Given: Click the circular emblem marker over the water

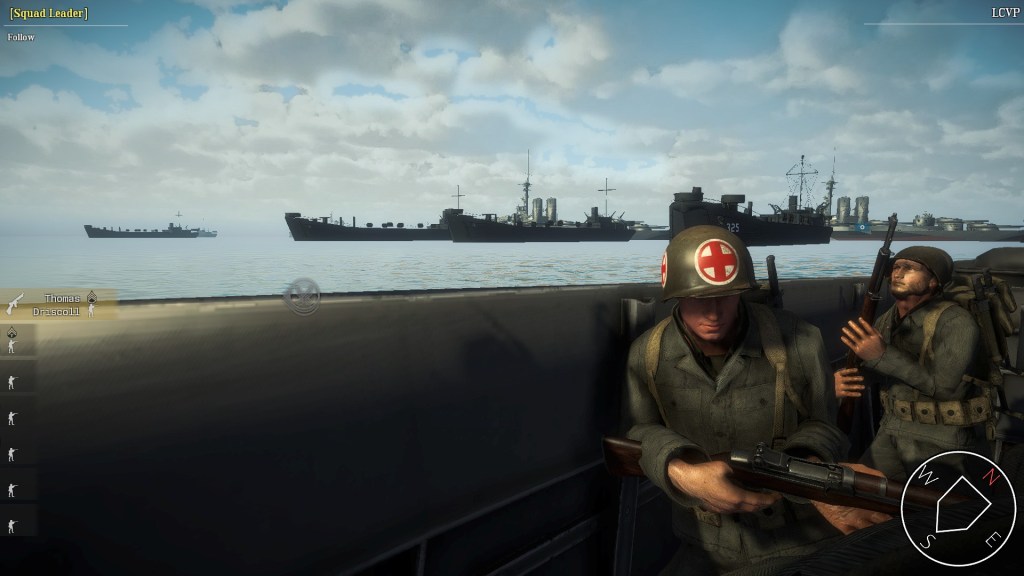Looking at the screenshot, I should 301,296.
